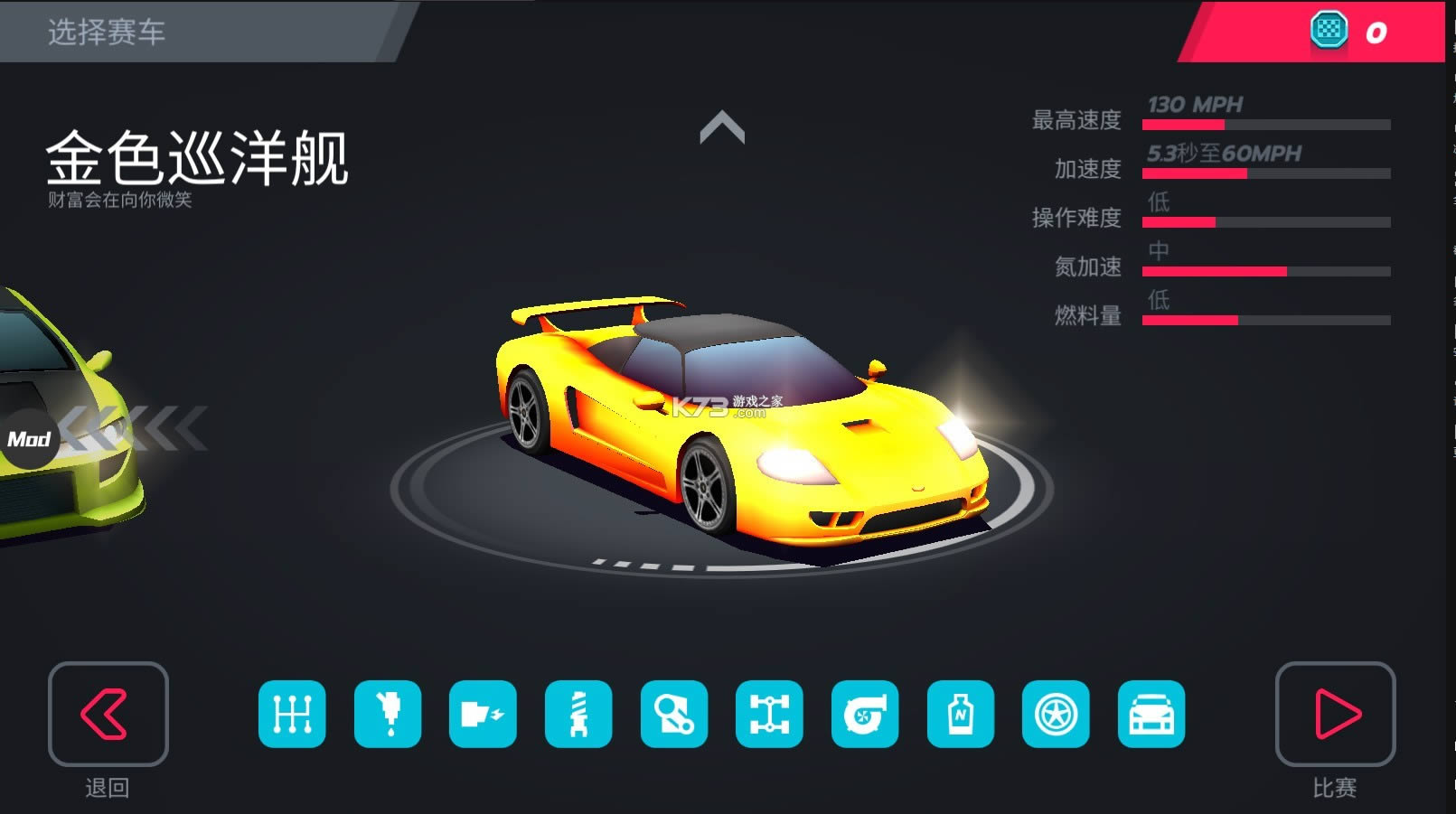The image size is (1456, 814).
Task: Click the spark plug upgrade icon
Action: 580,715
